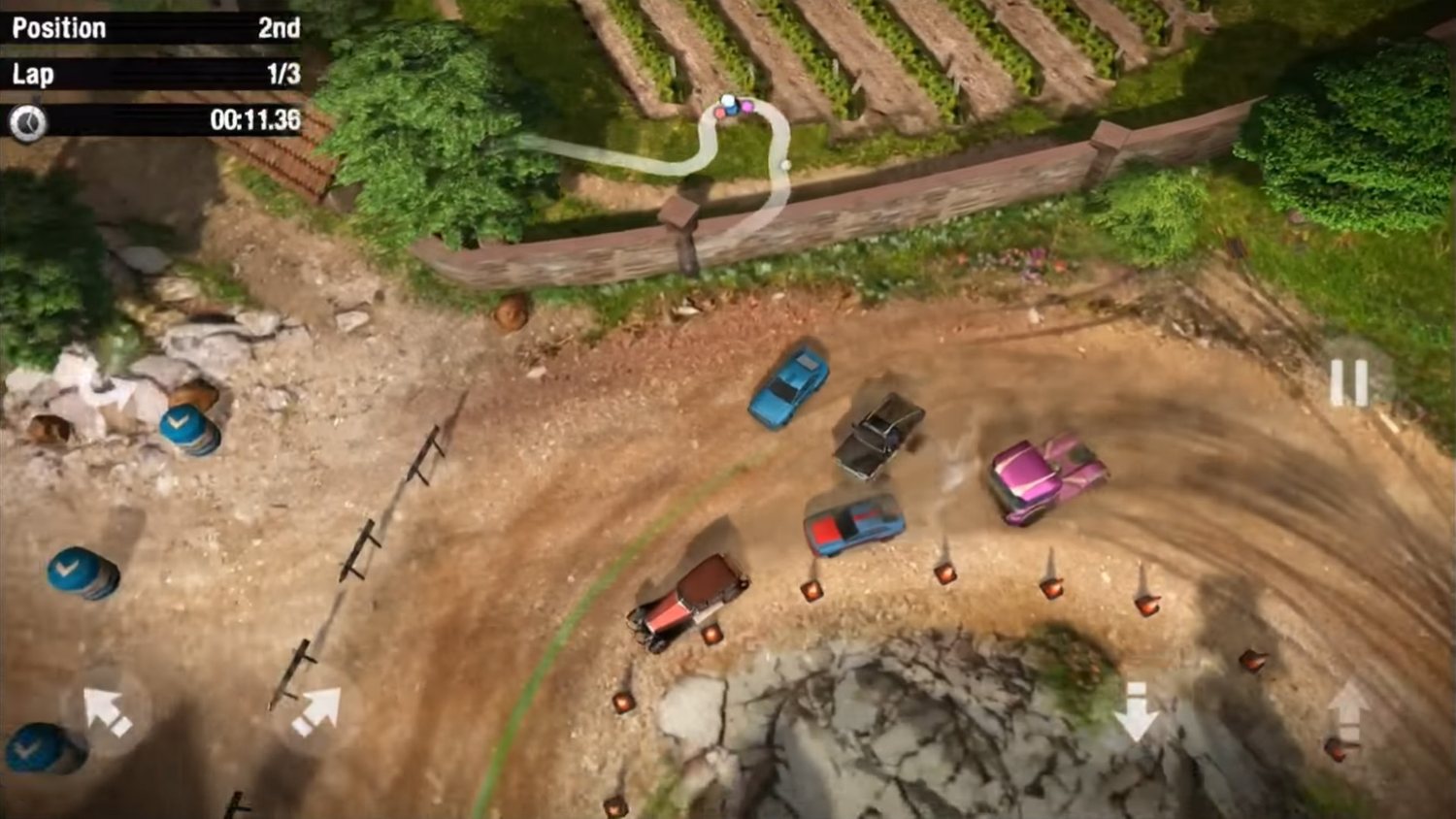Select the Position 2nd HUD entry
The height and width of the screenshot is (819, 1456).
tap(150, 27)
